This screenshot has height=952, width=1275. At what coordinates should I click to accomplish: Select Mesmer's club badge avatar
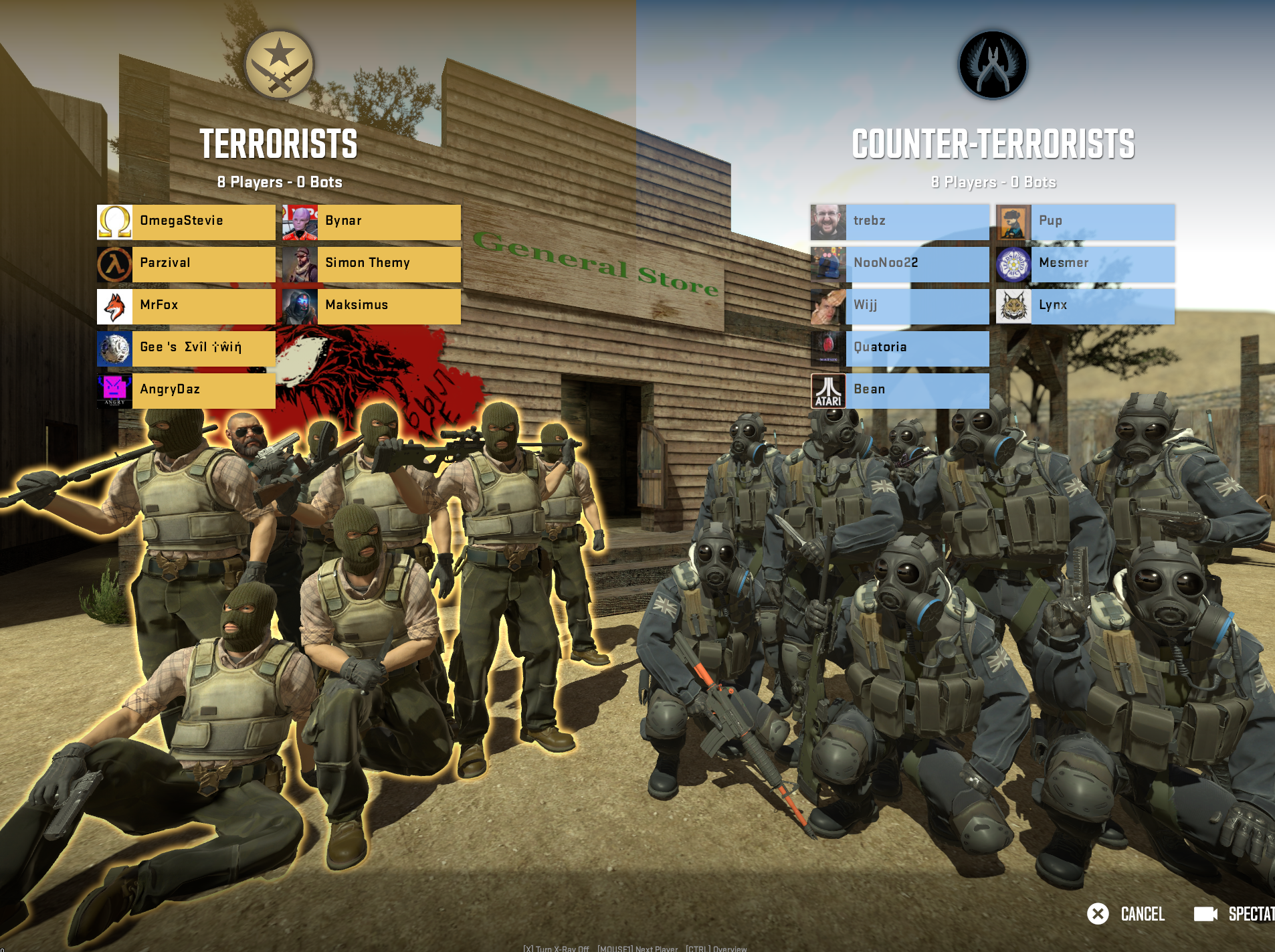(x=1014, y=264)
